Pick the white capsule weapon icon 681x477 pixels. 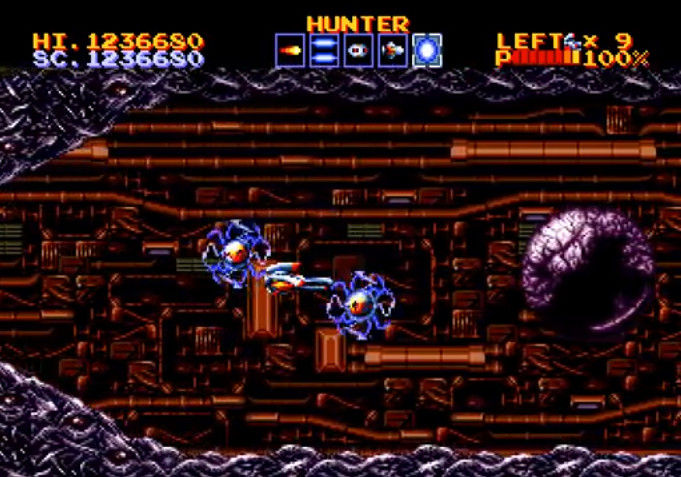[x=358, y=50]
